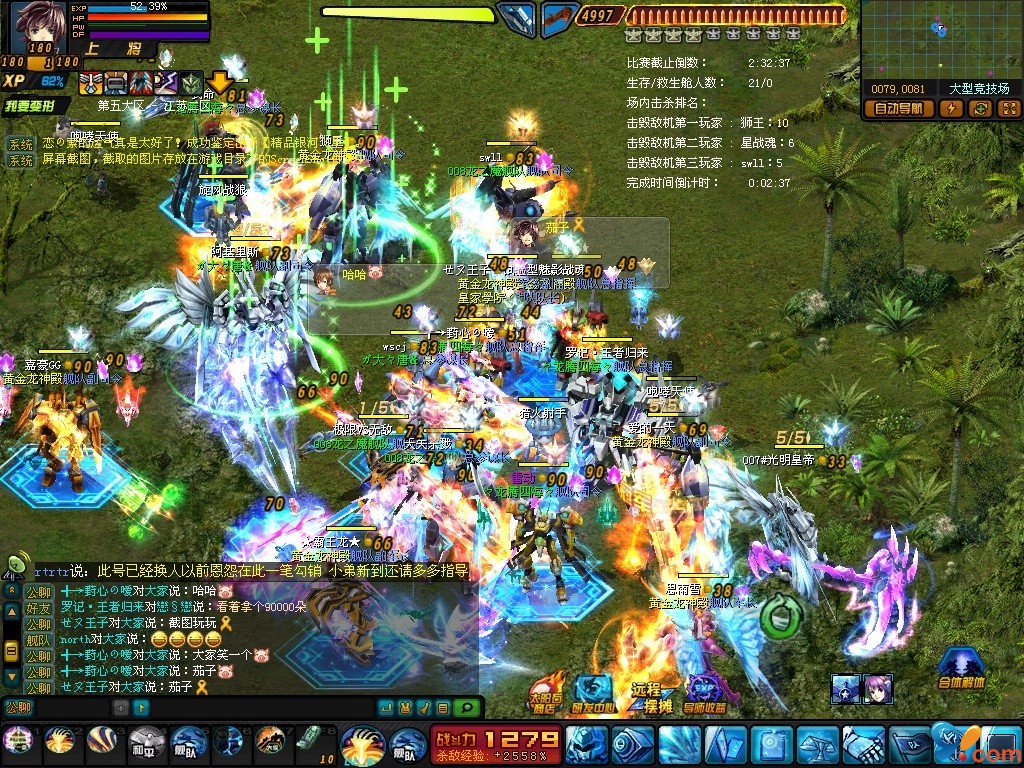Open the 太阳石商店 shop
Image resolution: width=1024 pixels, height=768 pixels.
pyautogui.click(x=544, y=692)
